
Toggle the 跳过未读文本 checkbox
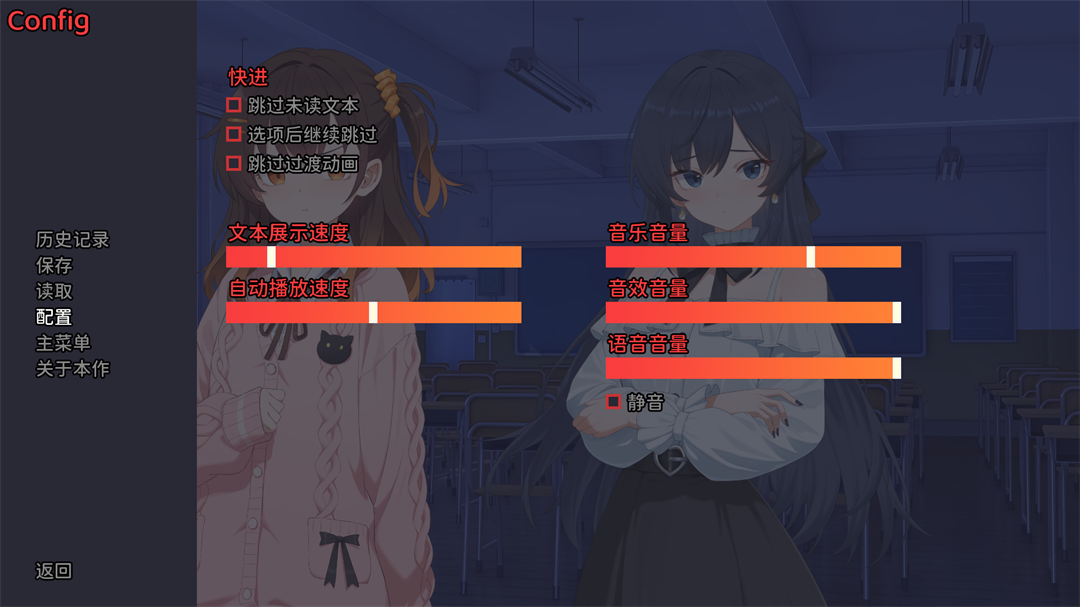234,105
